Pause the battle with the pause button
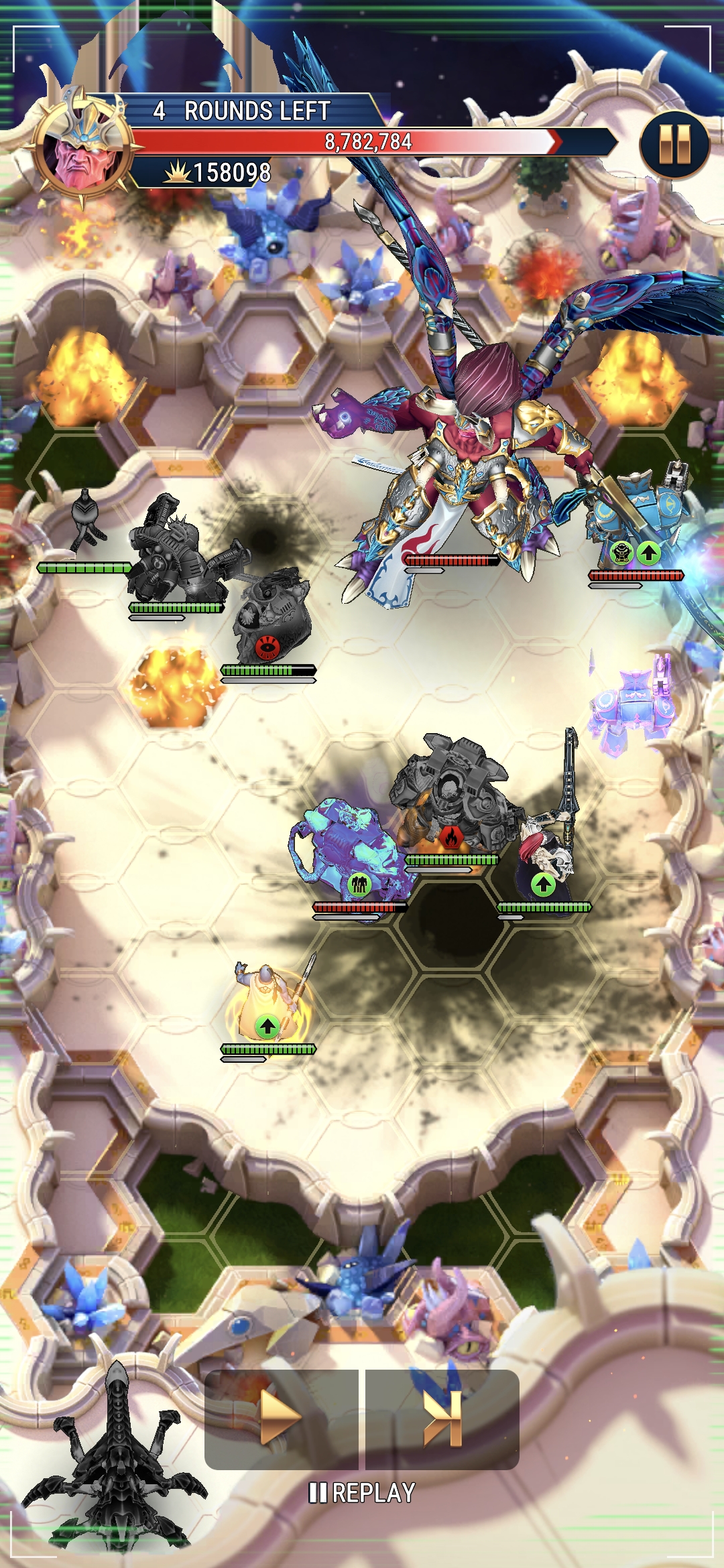724x1568 pixels. [x=674, y=145]
